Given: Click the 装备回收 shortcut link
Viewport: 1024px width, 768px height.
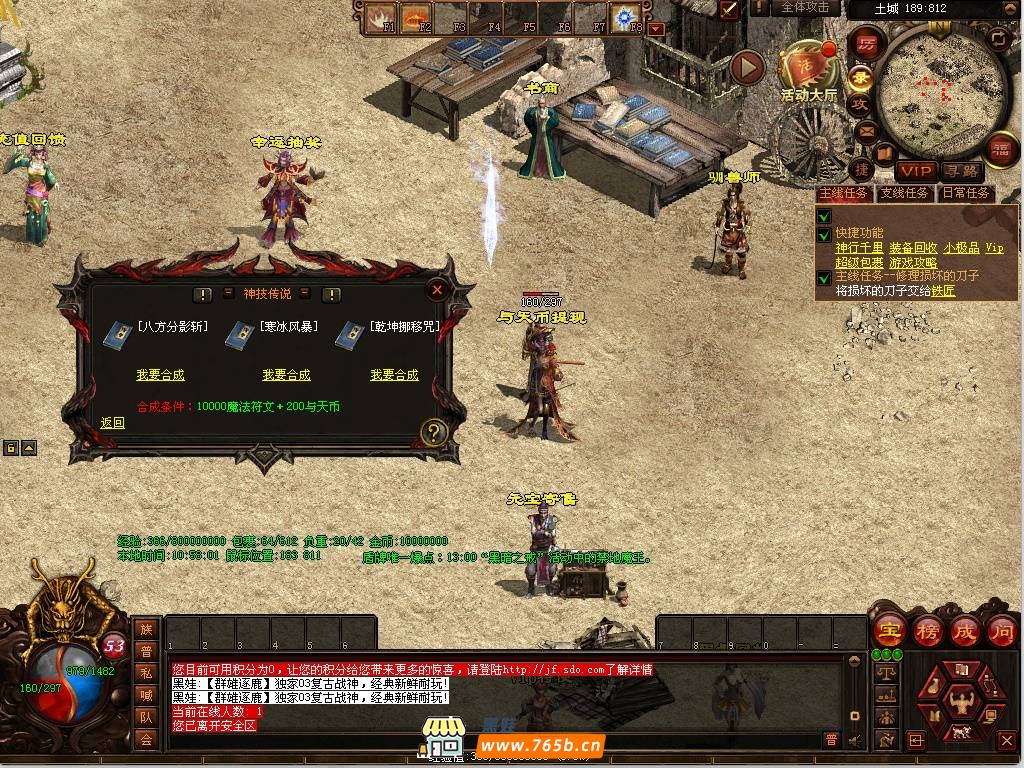Looking at the screenshot, I should click(x=913, y=248).
